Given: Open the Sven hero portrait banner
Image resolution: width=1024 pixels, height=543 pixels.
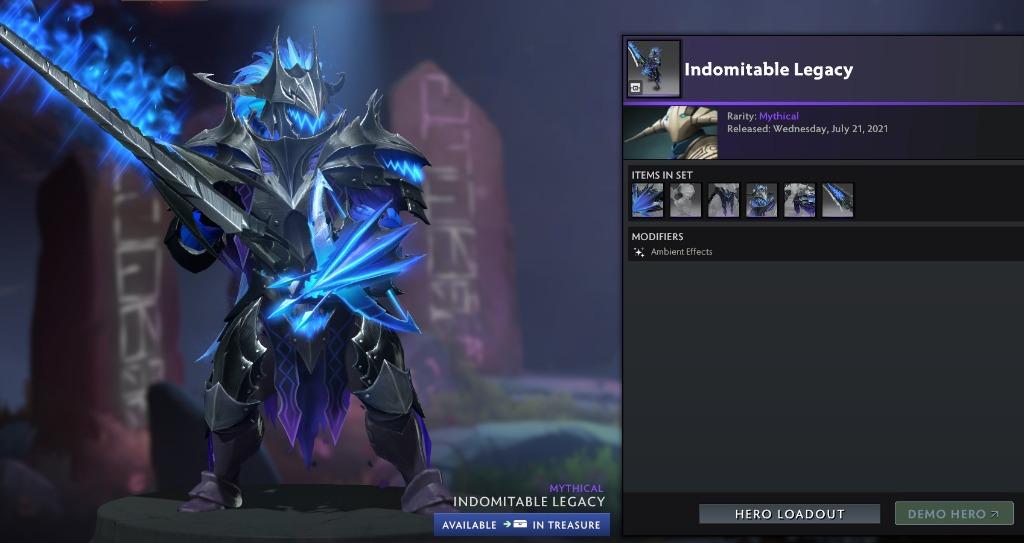Looking at the screenshot, I should click(x=670, y=132).
